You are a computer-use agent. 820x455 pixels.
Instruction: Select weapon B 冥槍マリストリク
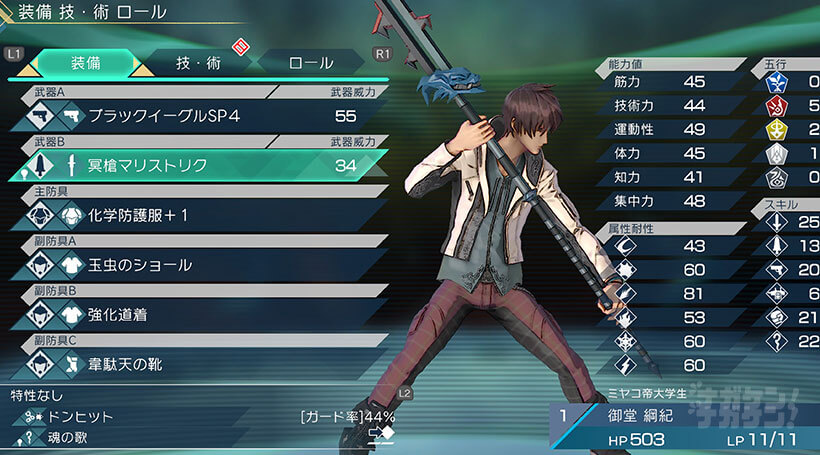tap(200, 165)
